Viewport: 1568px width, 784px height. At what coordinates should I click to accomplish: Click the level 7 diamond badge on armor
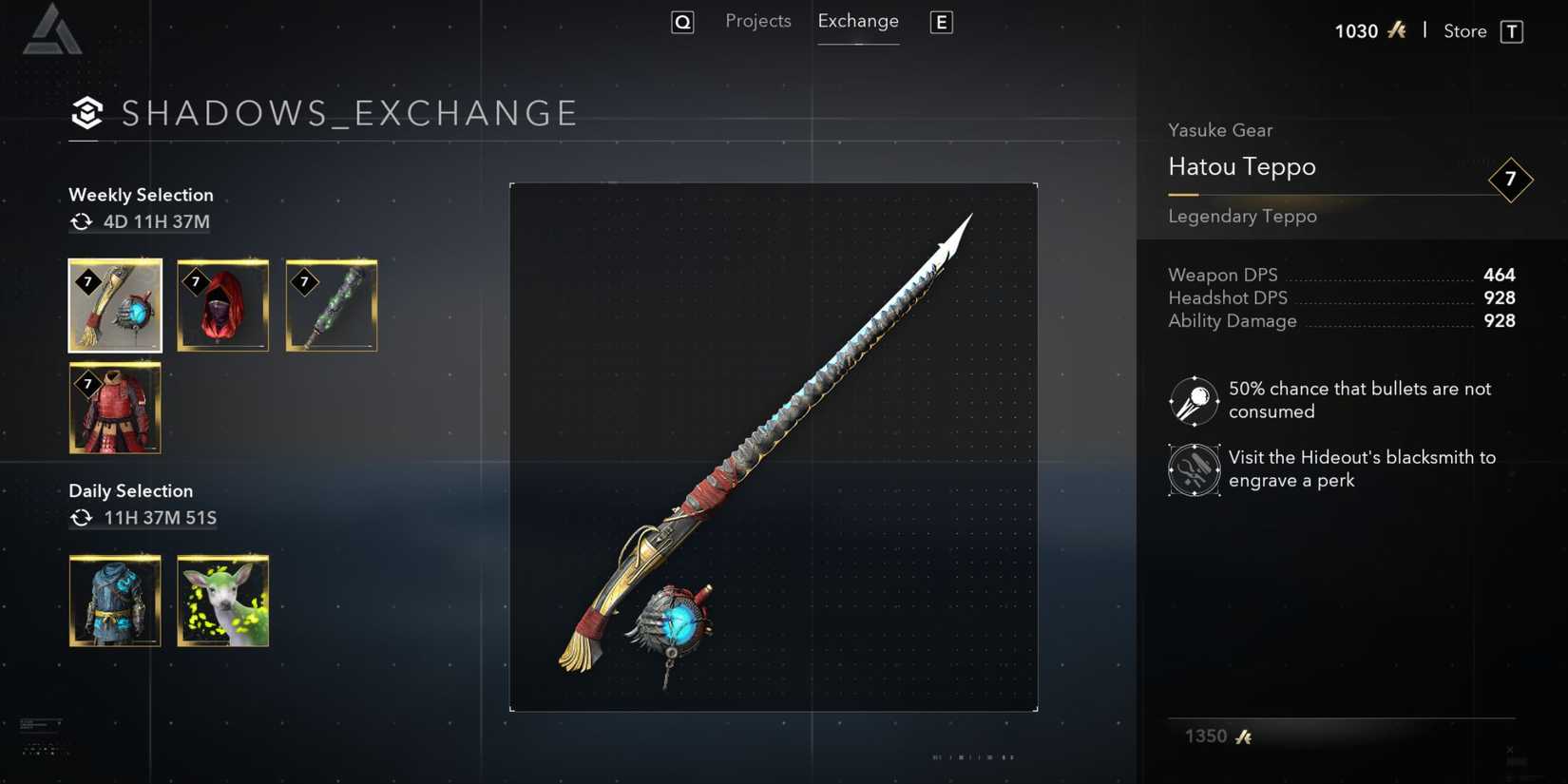87,383
